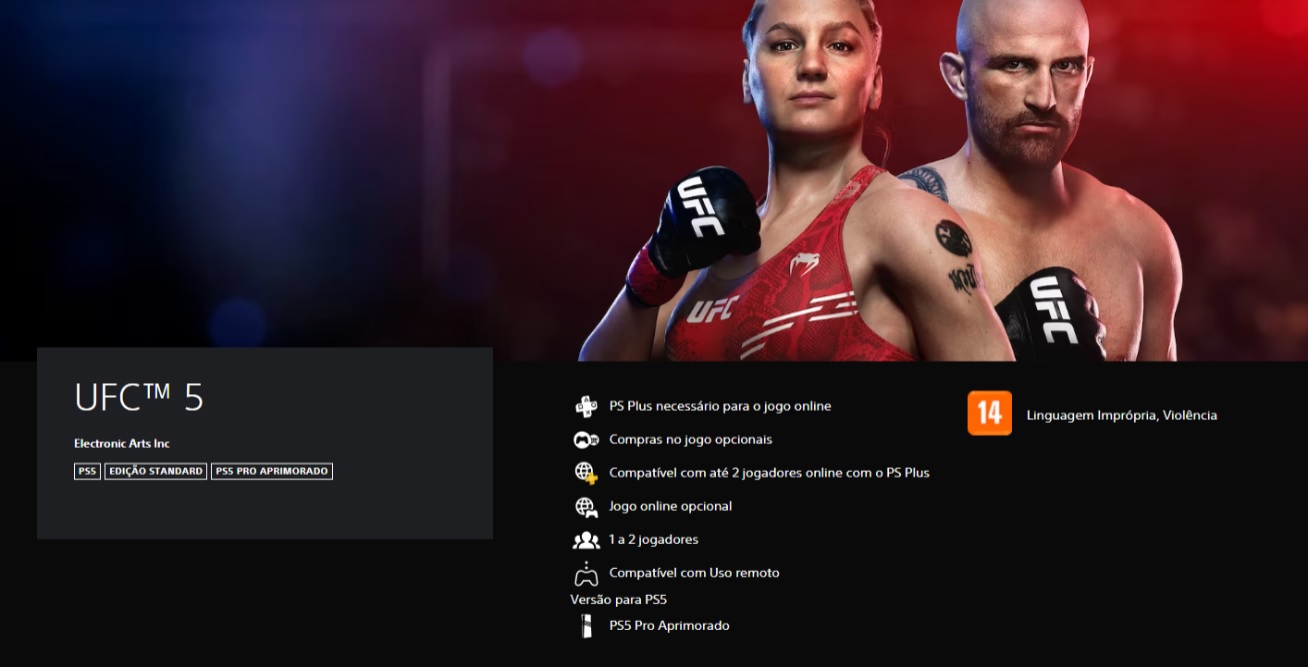This screenshot has width=1308, height=667.
Task: Select the Compatível com Uso remoto icon
Action: click(x=585, y=574)
